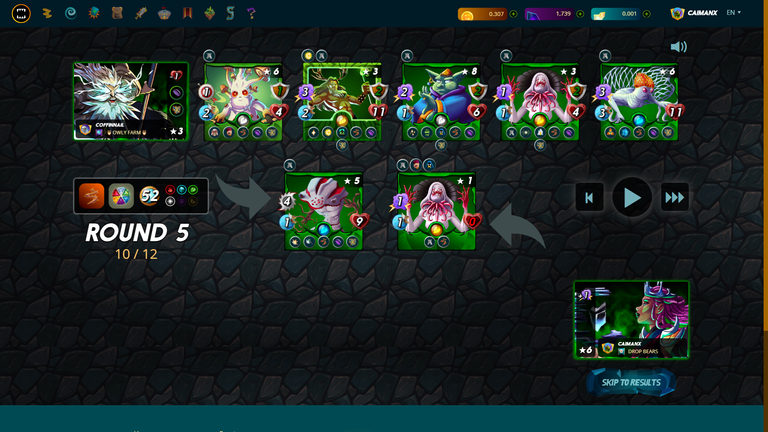Open the swirl spiral icon in top navigation
The height and width of the screenshot is (432, 768).
70,14
